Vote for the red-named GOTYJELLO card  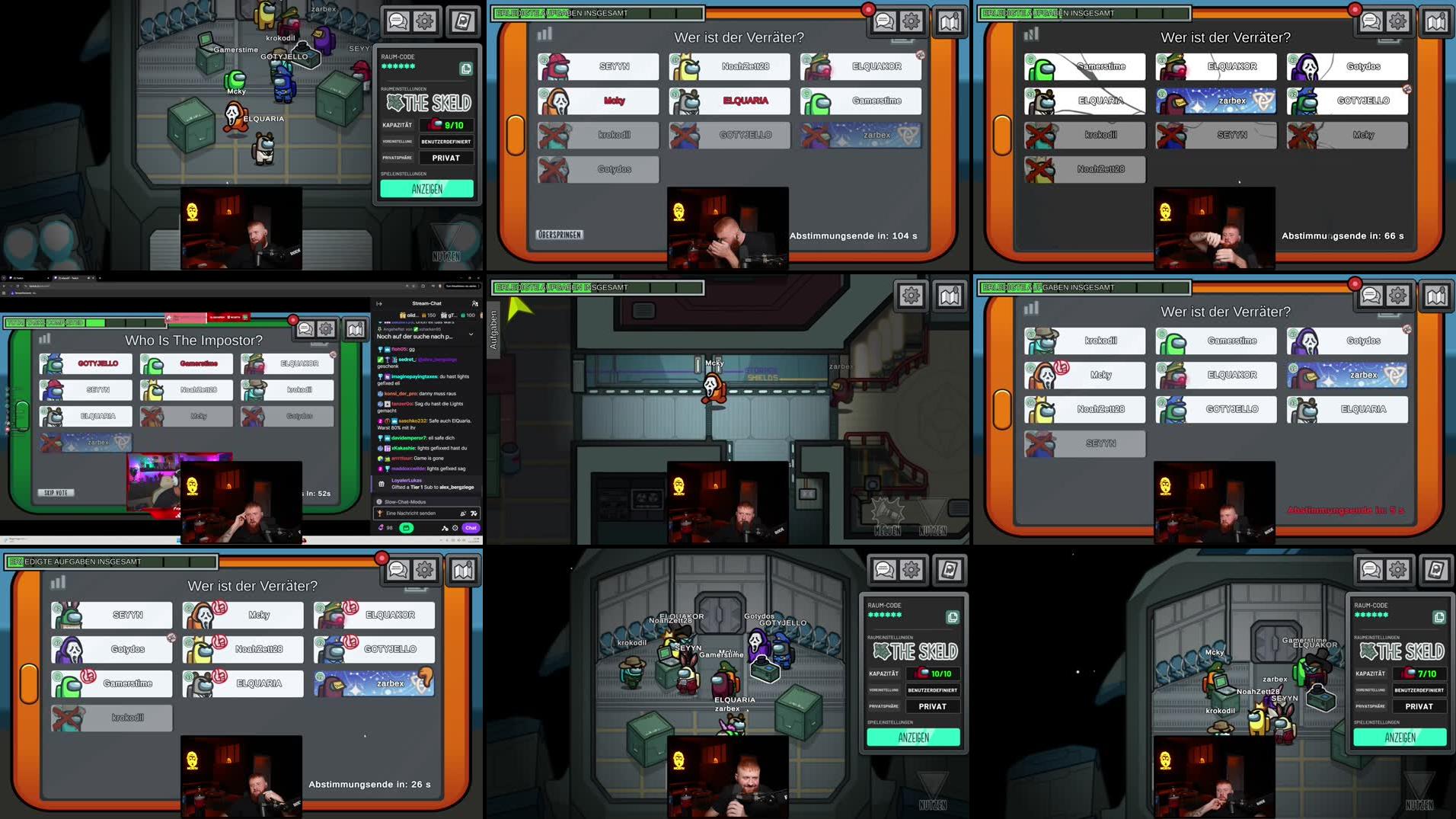(x=97, y=363)
